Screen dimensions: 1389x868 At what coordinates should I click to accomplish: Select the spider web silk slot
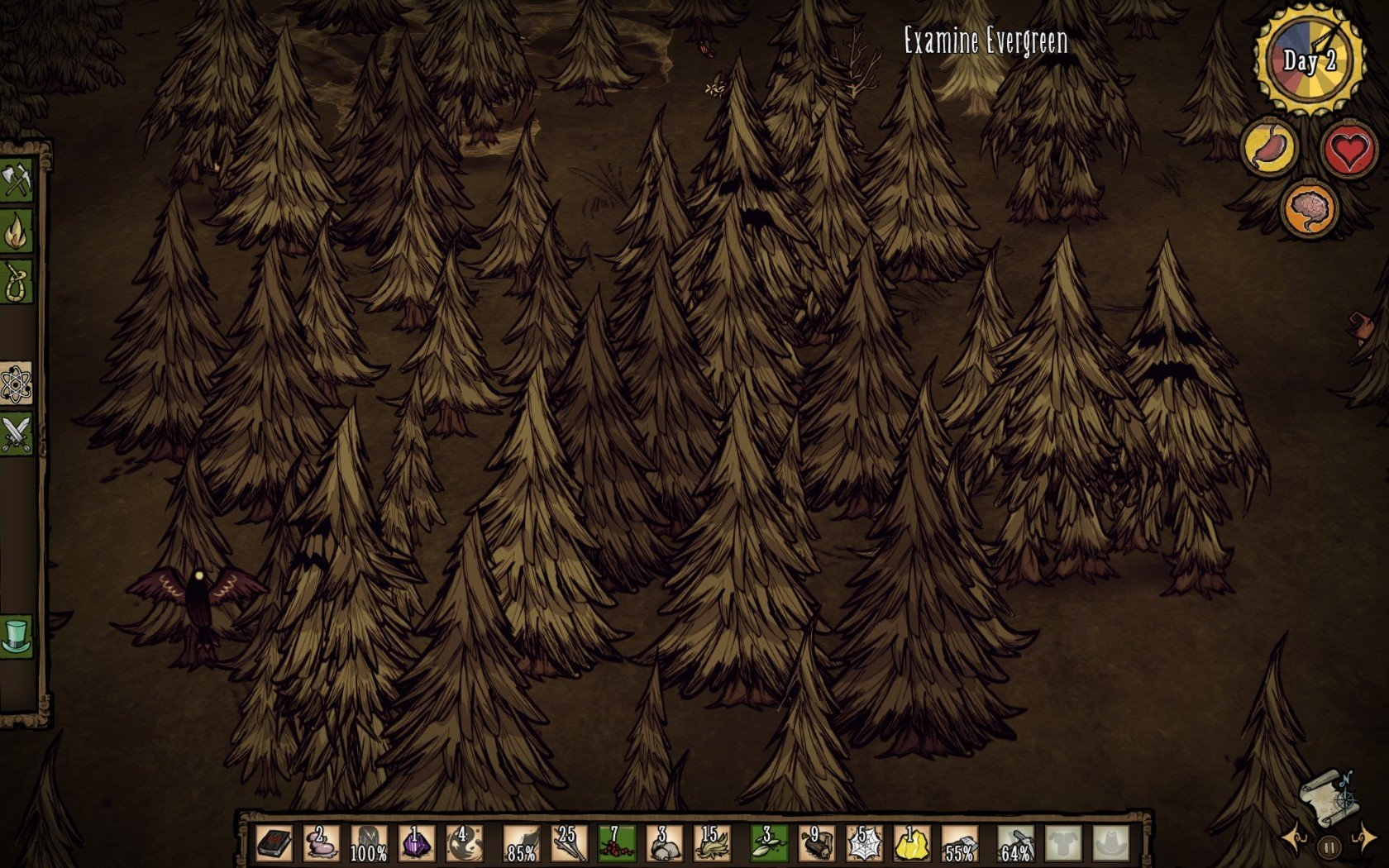864,843
